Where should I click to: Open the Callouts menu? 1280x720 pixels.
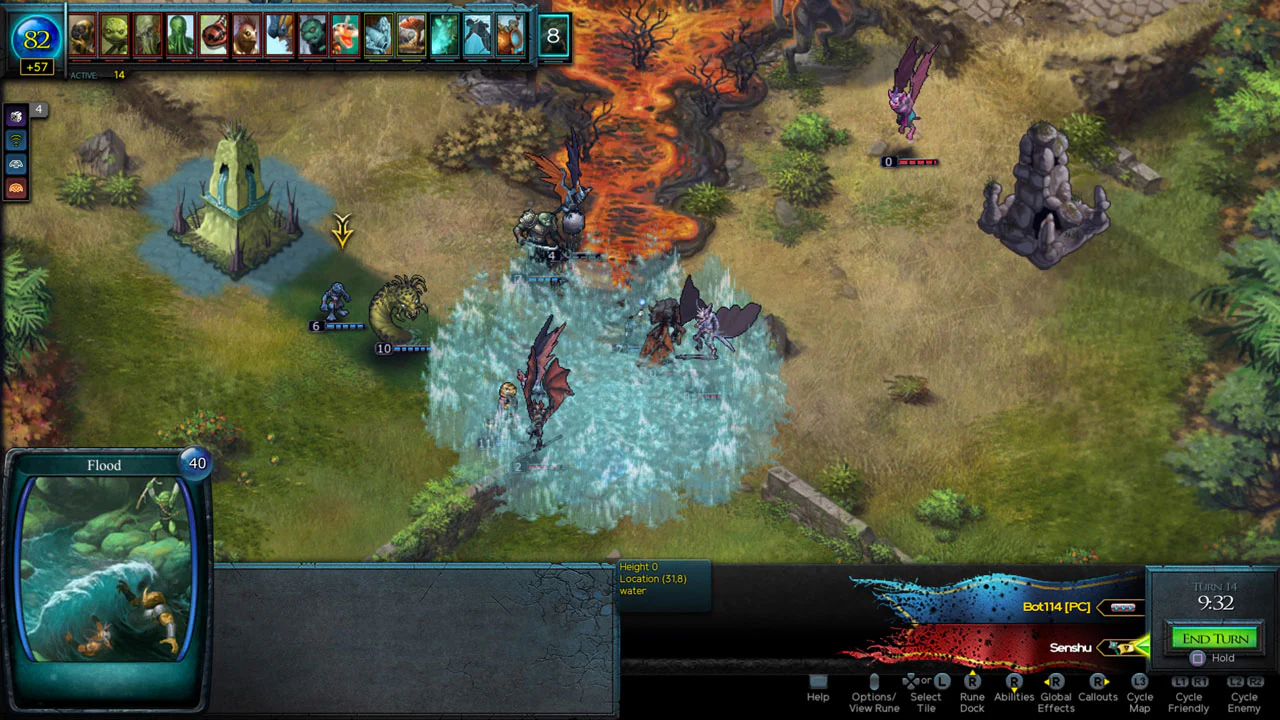click(1097, 697)
